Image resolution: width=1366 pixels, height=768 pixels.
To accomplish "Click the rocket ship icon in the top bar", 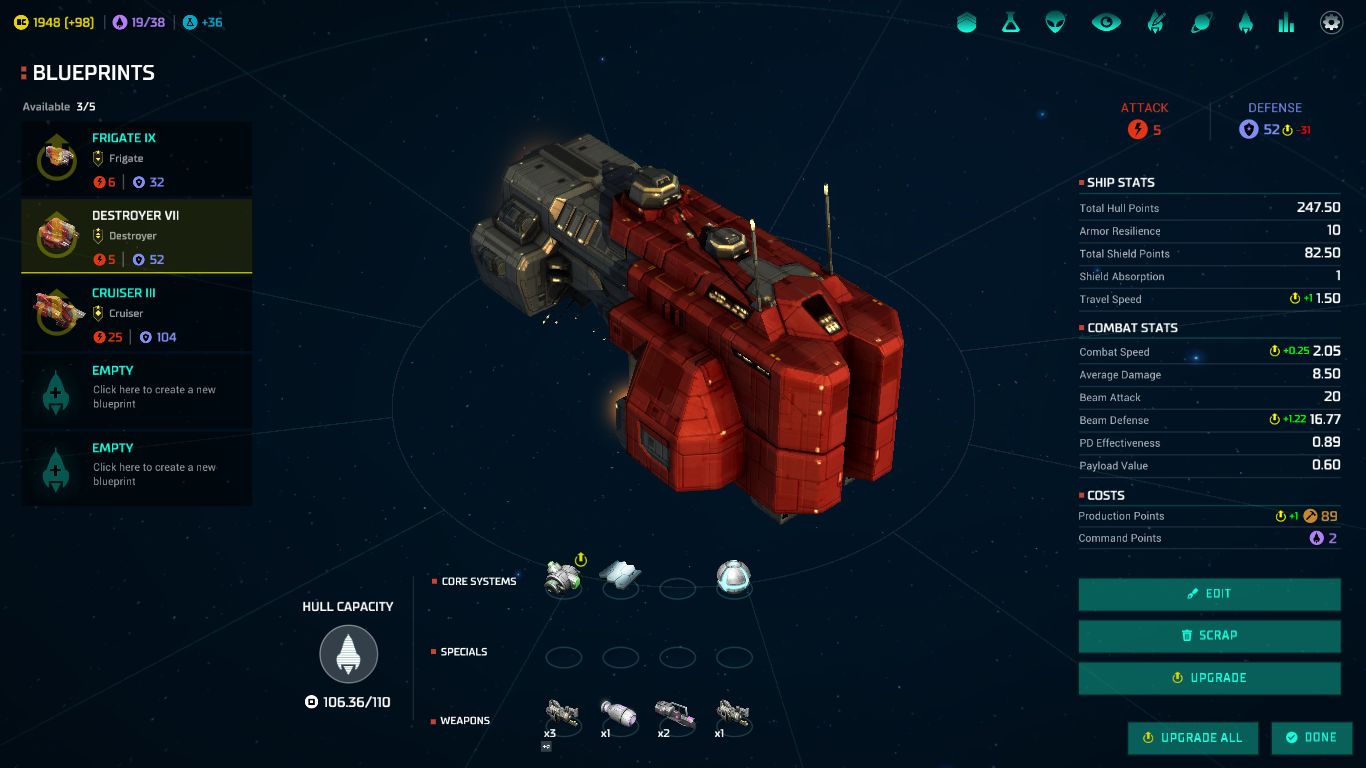I will pyautogui.click(x=1245, y=22).
